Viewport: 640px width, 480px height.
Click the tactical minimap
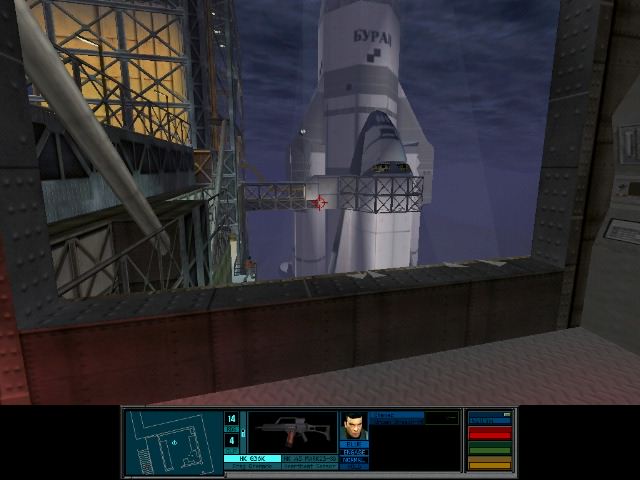[173, 441]
